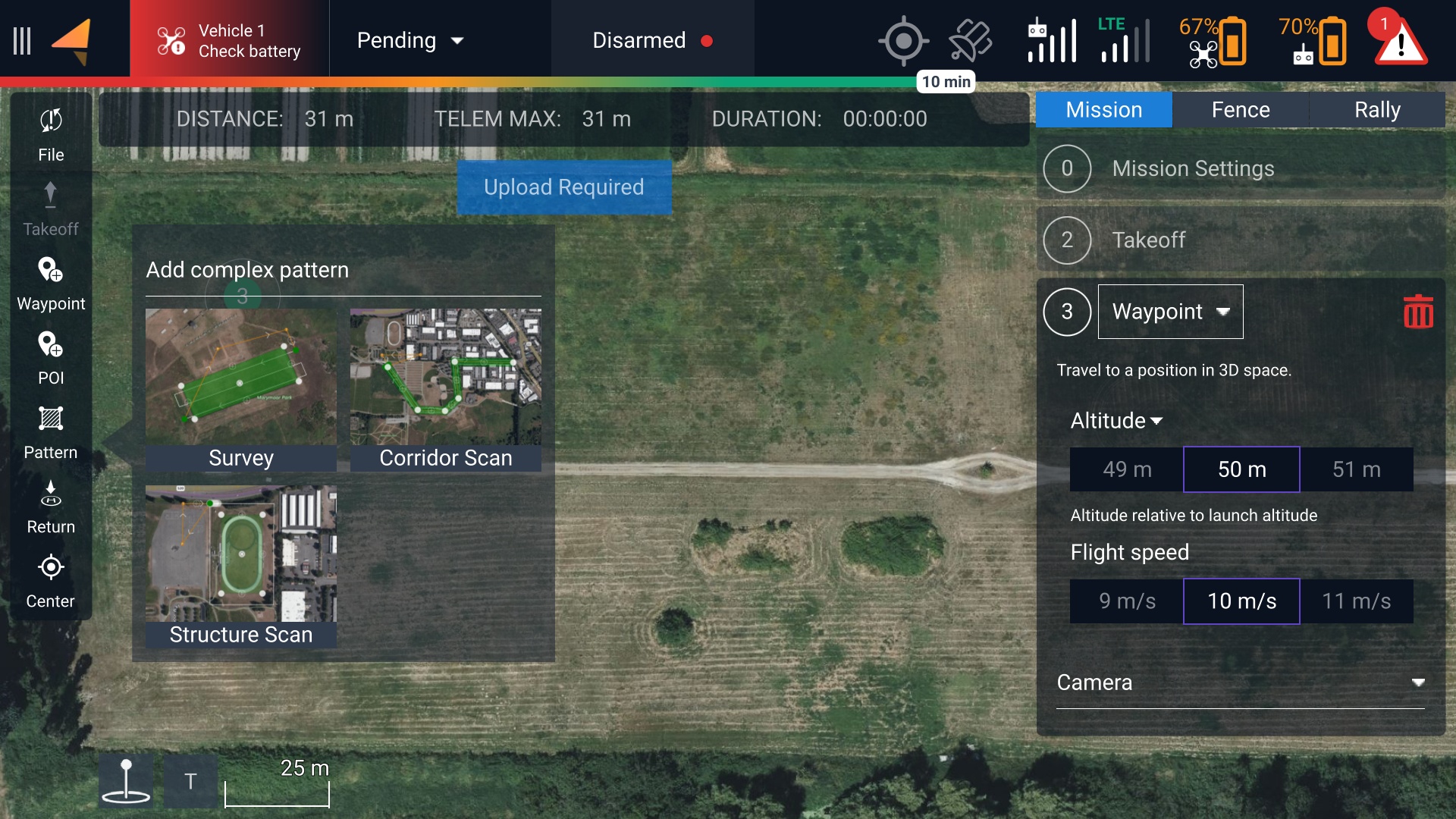
Task: Click the Upload Required button
Action: point(563,187)
